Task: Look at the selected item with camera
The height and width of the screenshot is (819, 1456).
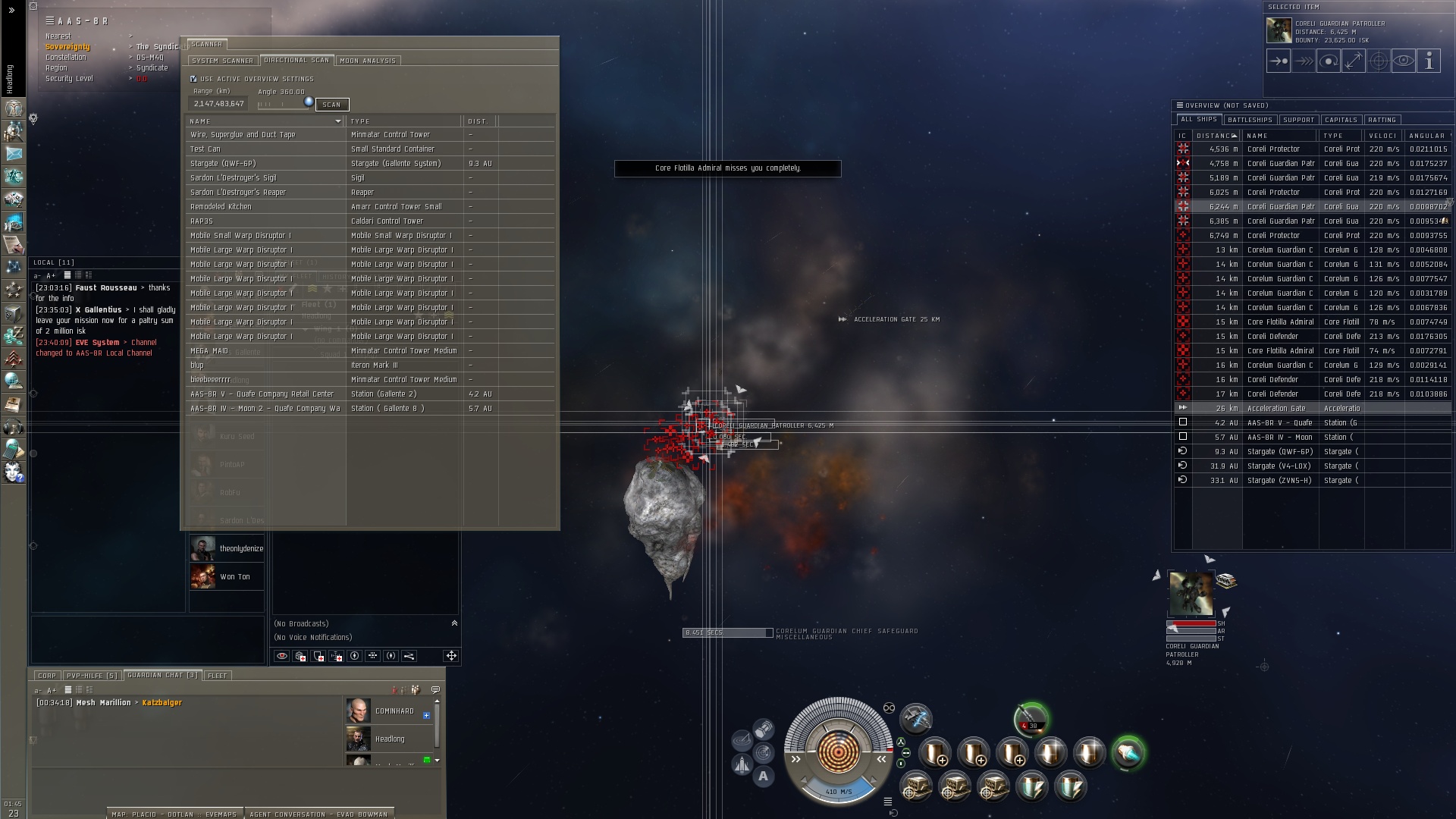Action: (x=1404, y=61)
